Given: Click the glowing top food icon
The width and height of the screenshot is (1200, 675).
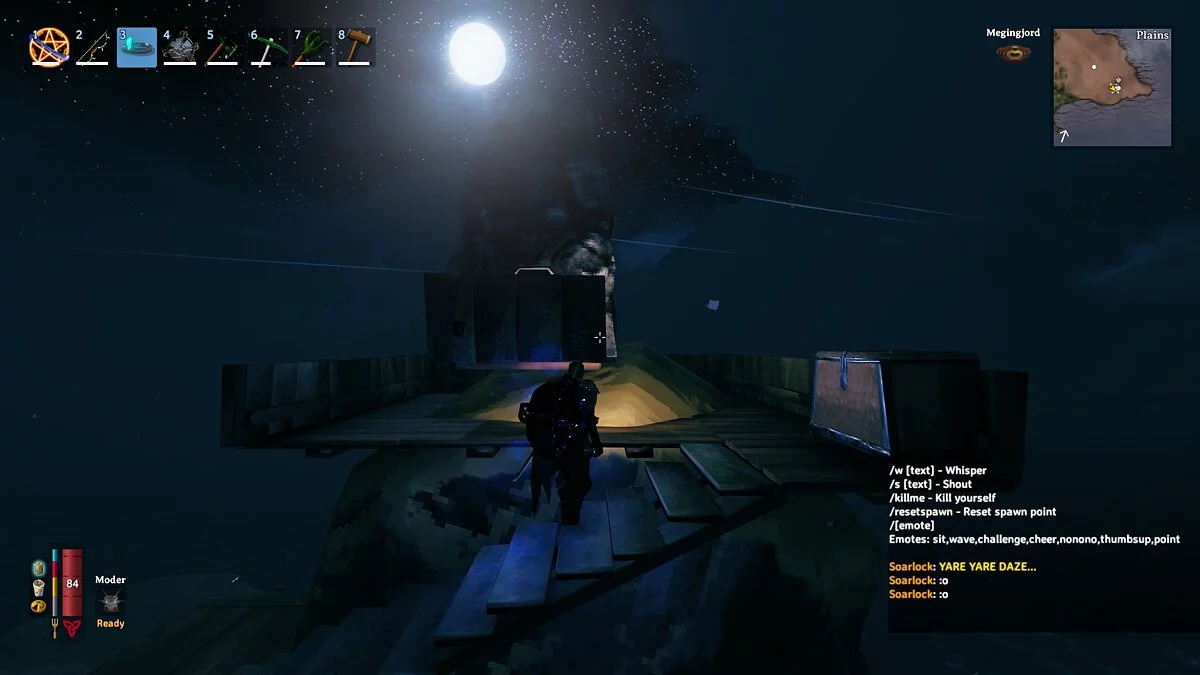Looking at the screenshot, I should 38,568.
